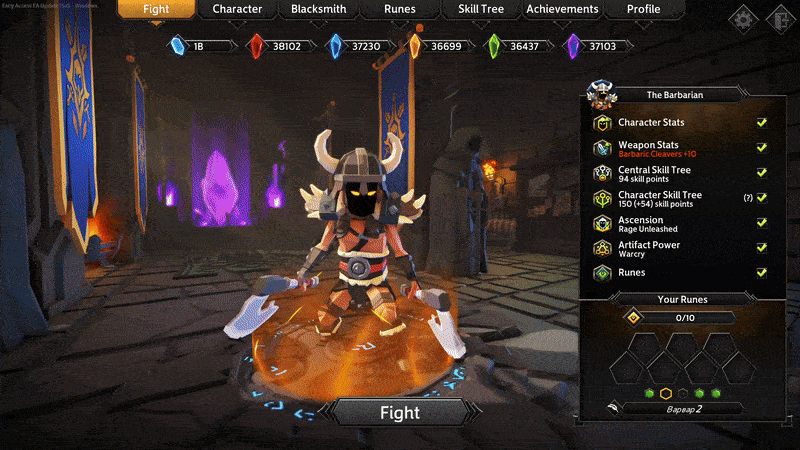Toggle the Artifact Power checkbox
This screenshot has height=450, width=800.
[762, 247]
